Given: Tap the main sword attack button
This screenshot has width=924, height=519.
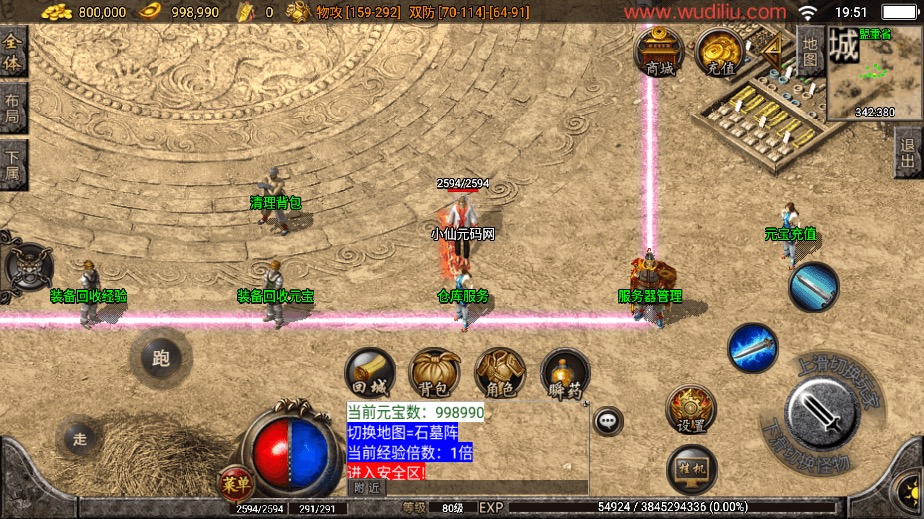Looking at the screenshot, I should 822,413.
